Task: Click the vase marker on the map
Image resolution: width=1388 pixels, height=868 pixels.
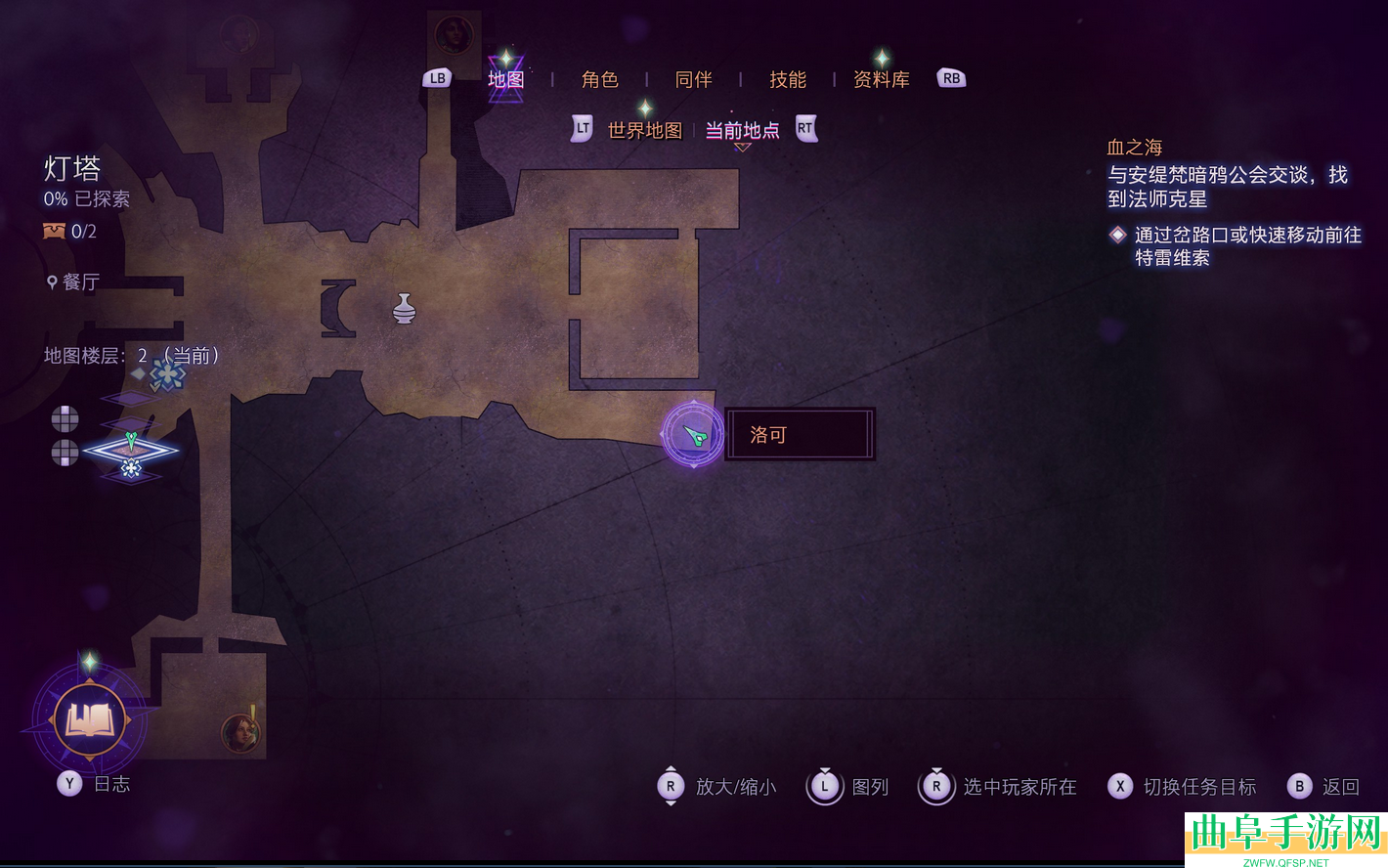Action: [404, 309]
